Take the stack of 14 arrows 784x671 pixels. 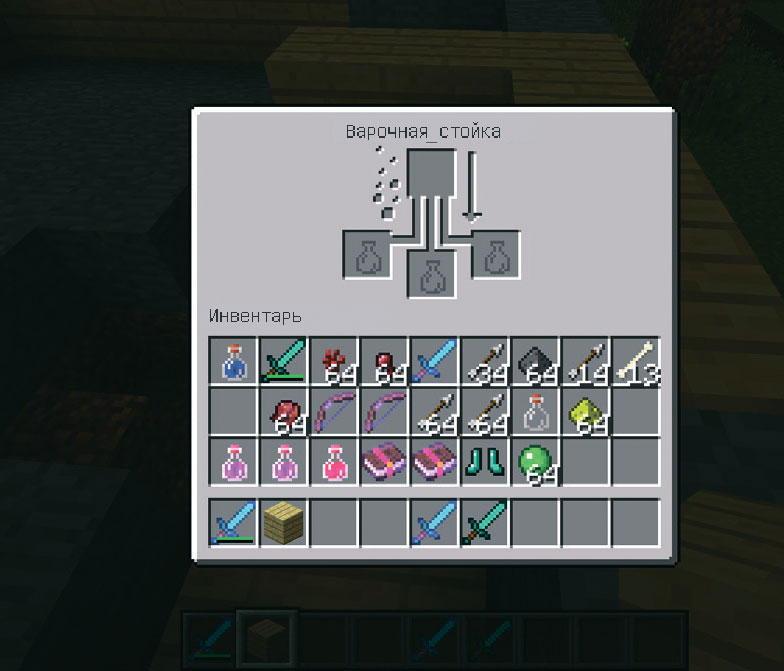pos(585,361)
